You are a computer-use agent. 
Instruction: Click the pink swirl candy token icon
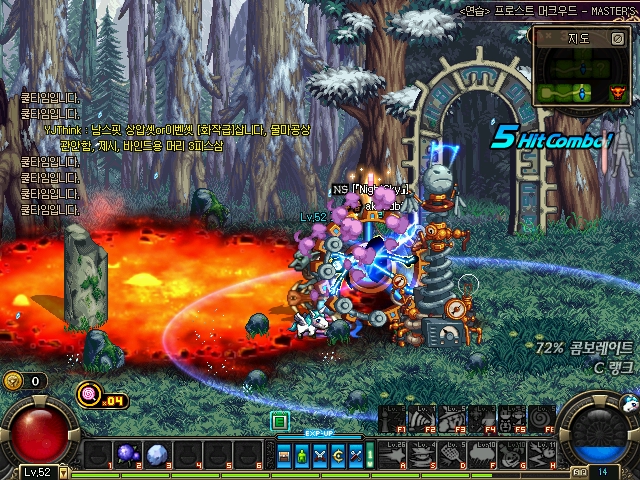(x=89, y=393)
